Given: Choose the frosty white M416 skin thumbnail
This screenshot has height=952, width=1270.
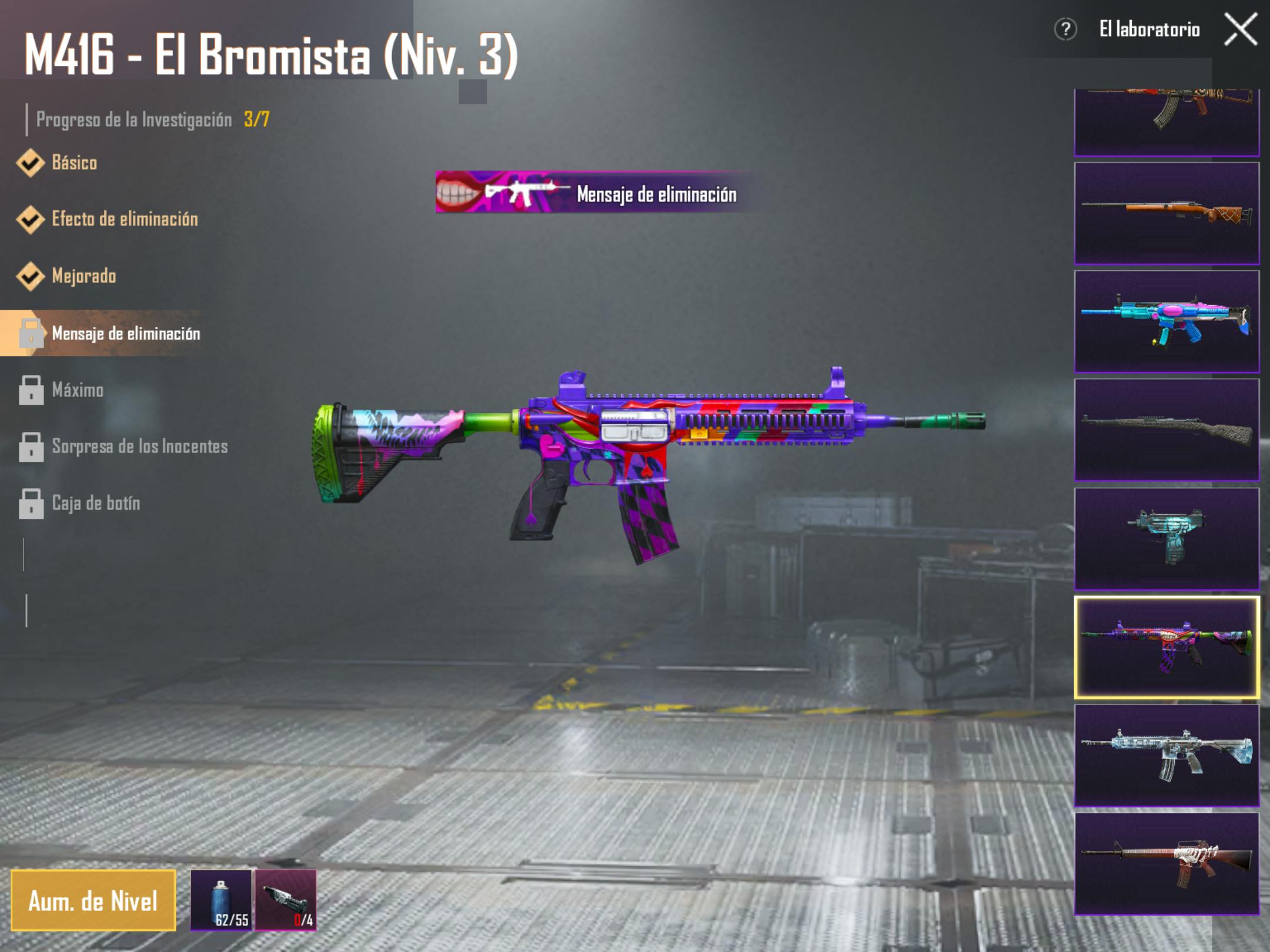Looking at the screenshot, I should pyautogui.click(x=1167, y=755).
